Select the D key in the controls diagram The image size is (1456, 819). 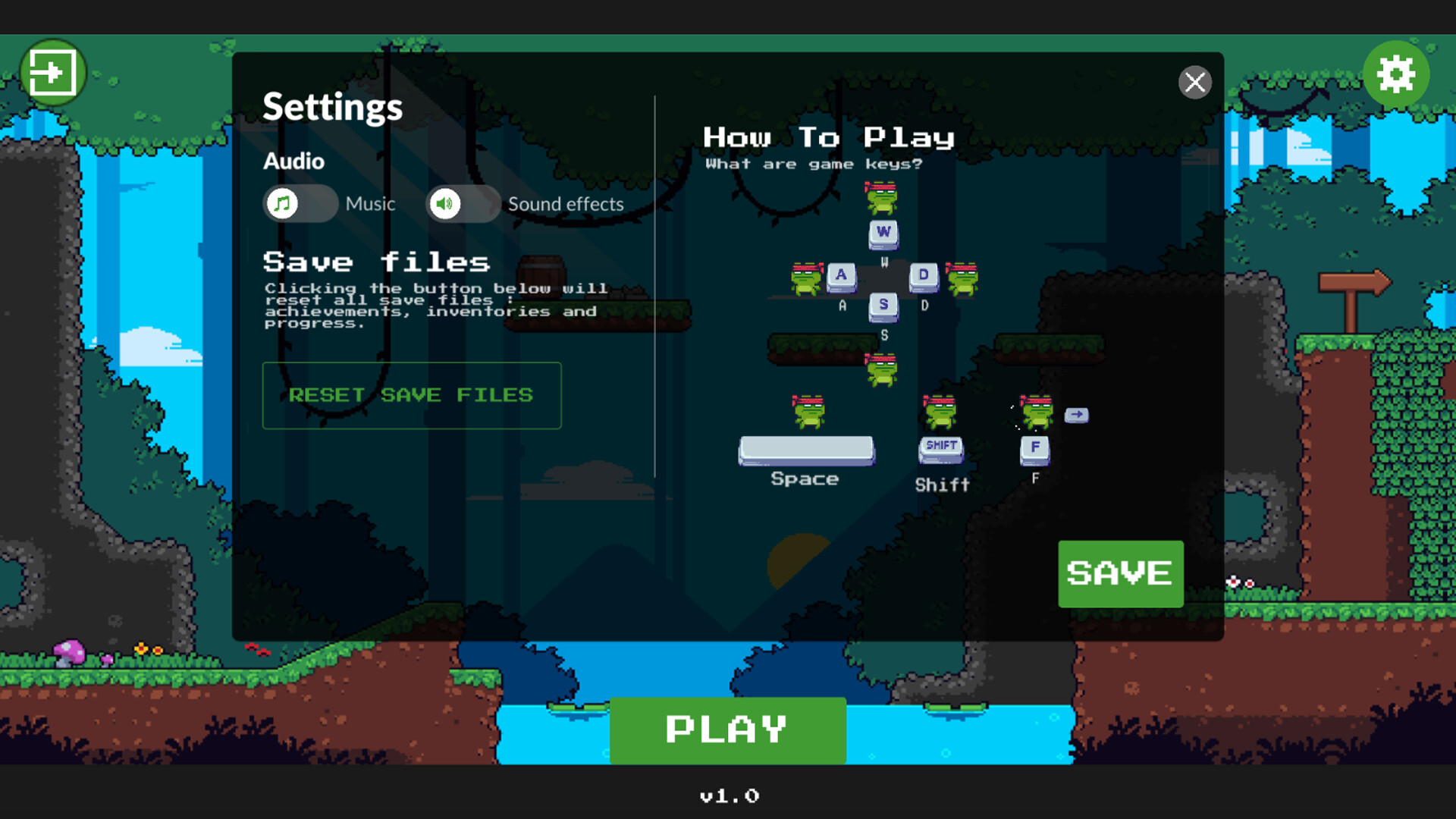click(923, 275)
